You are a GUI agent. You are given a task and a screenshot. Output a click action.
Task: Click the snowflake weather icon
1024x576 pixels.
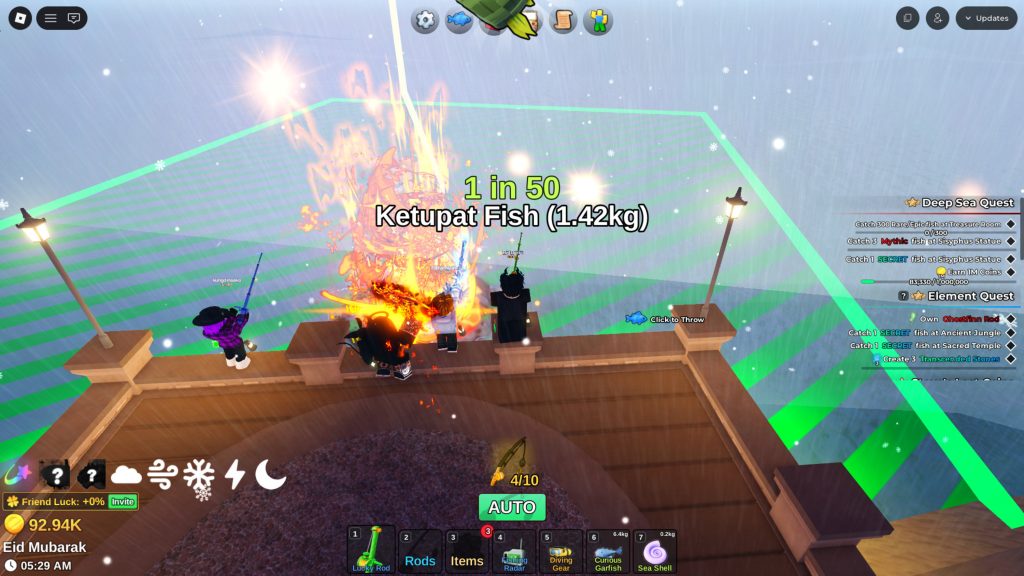[198, 474]
